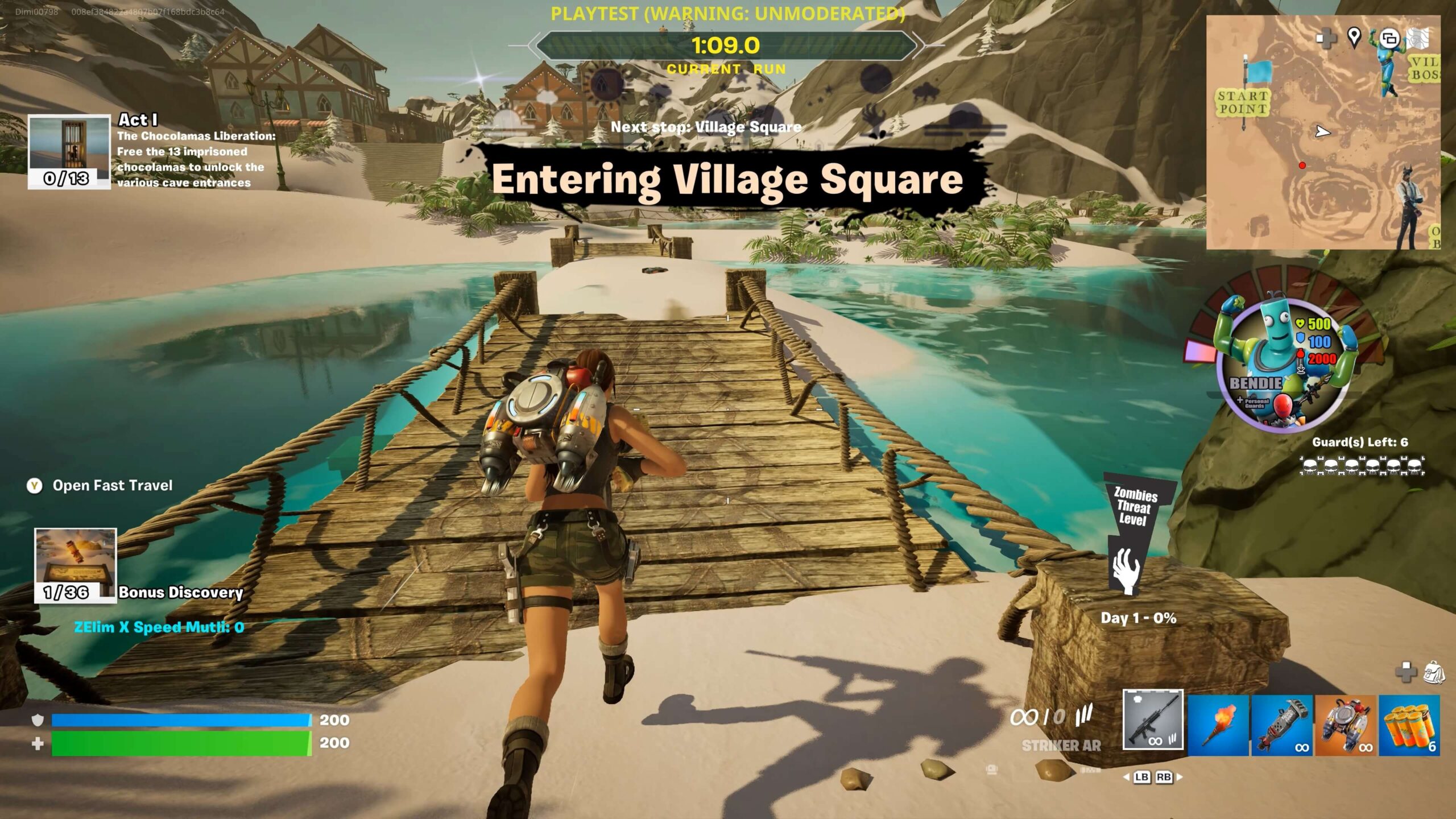This screenshot has width=1456, height=819.
Task: Click the white player arrow on the minimap
Action: tap(1323, 132)
